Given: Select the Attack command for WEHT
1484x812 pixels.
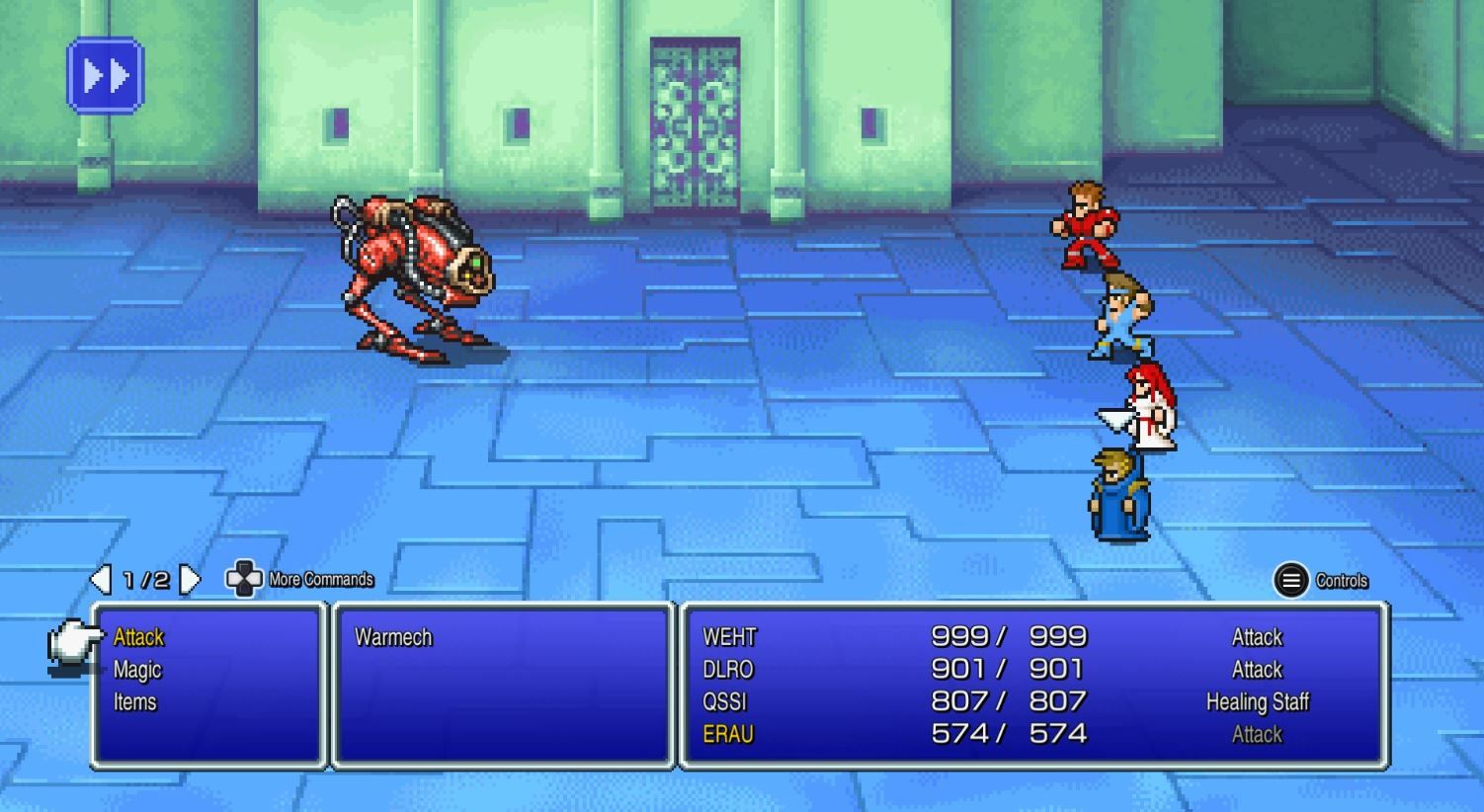Looking at the screenshot, I should [1256, 637].
